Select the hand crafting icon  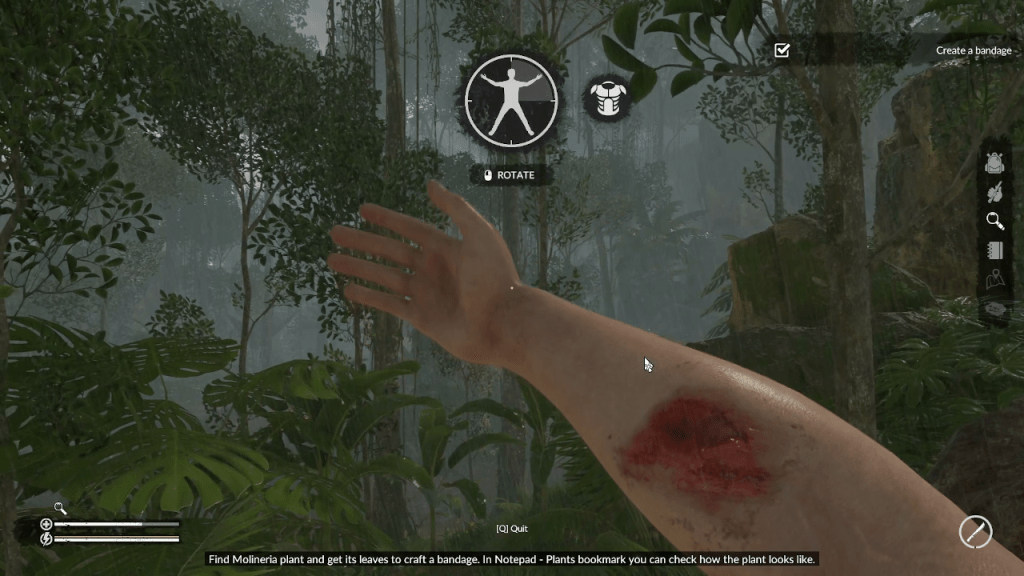coord(994,193)
